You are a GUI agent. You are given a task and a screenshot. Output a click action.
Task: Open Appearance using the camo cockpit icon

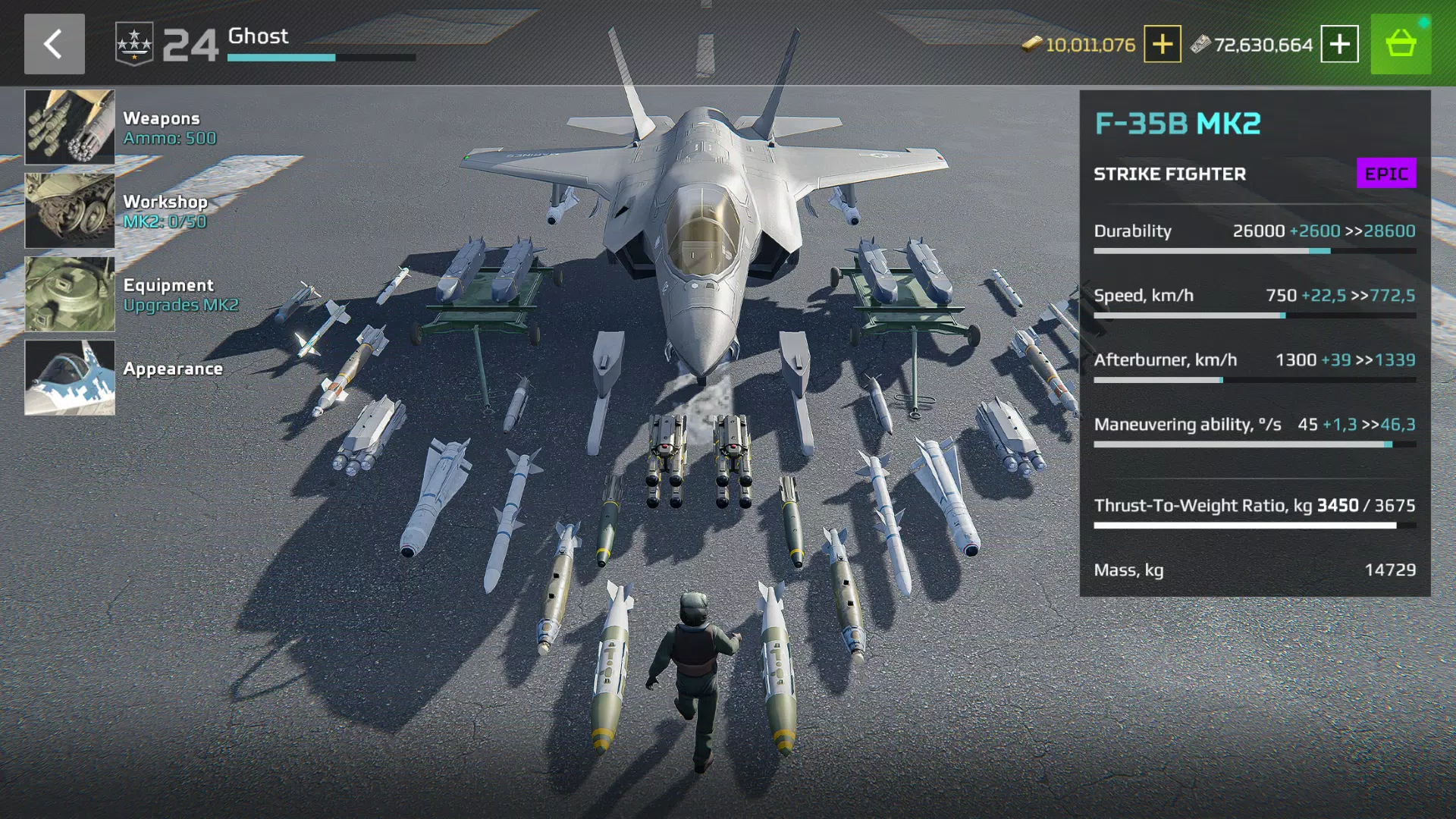69,377
